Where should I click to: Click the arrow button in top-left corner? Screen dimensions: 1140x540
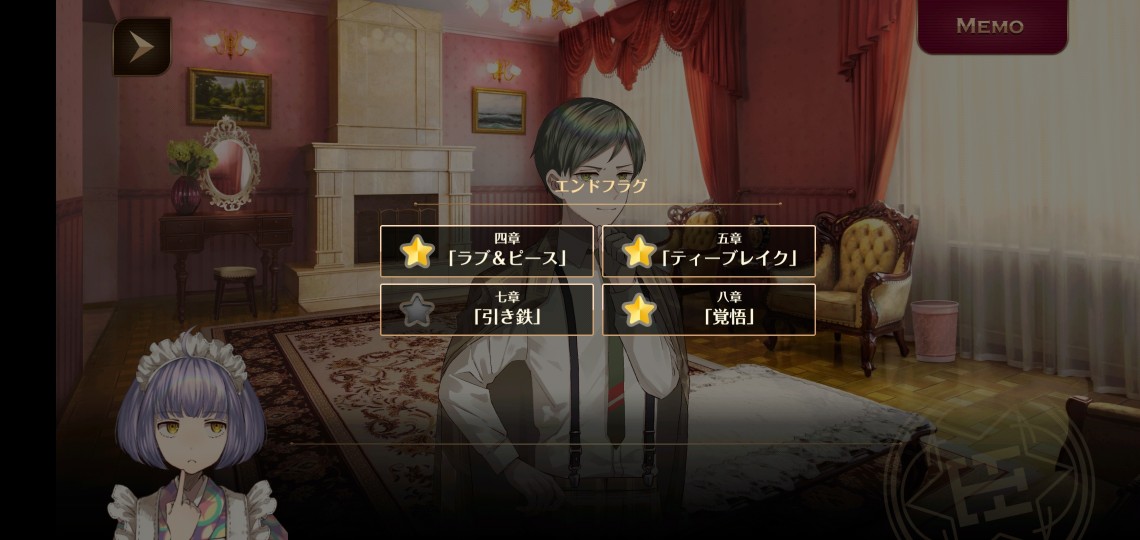point(141,46)
